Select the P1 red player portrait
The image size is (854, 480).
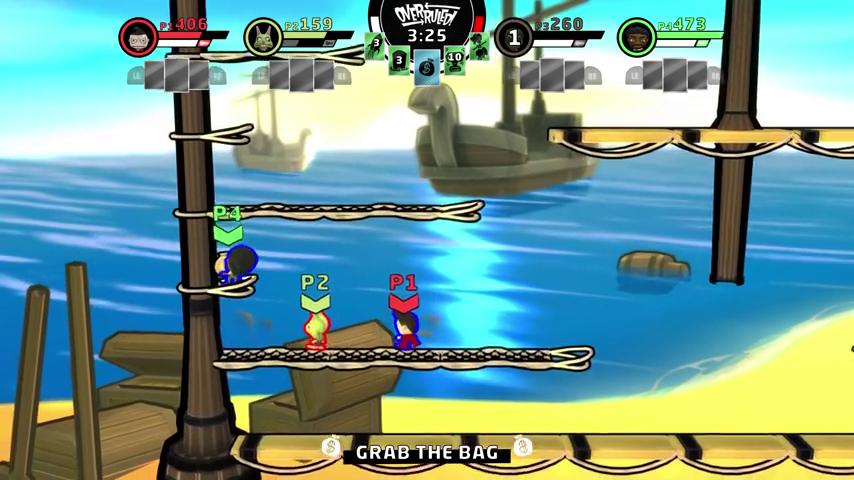(x=138, y=38)
